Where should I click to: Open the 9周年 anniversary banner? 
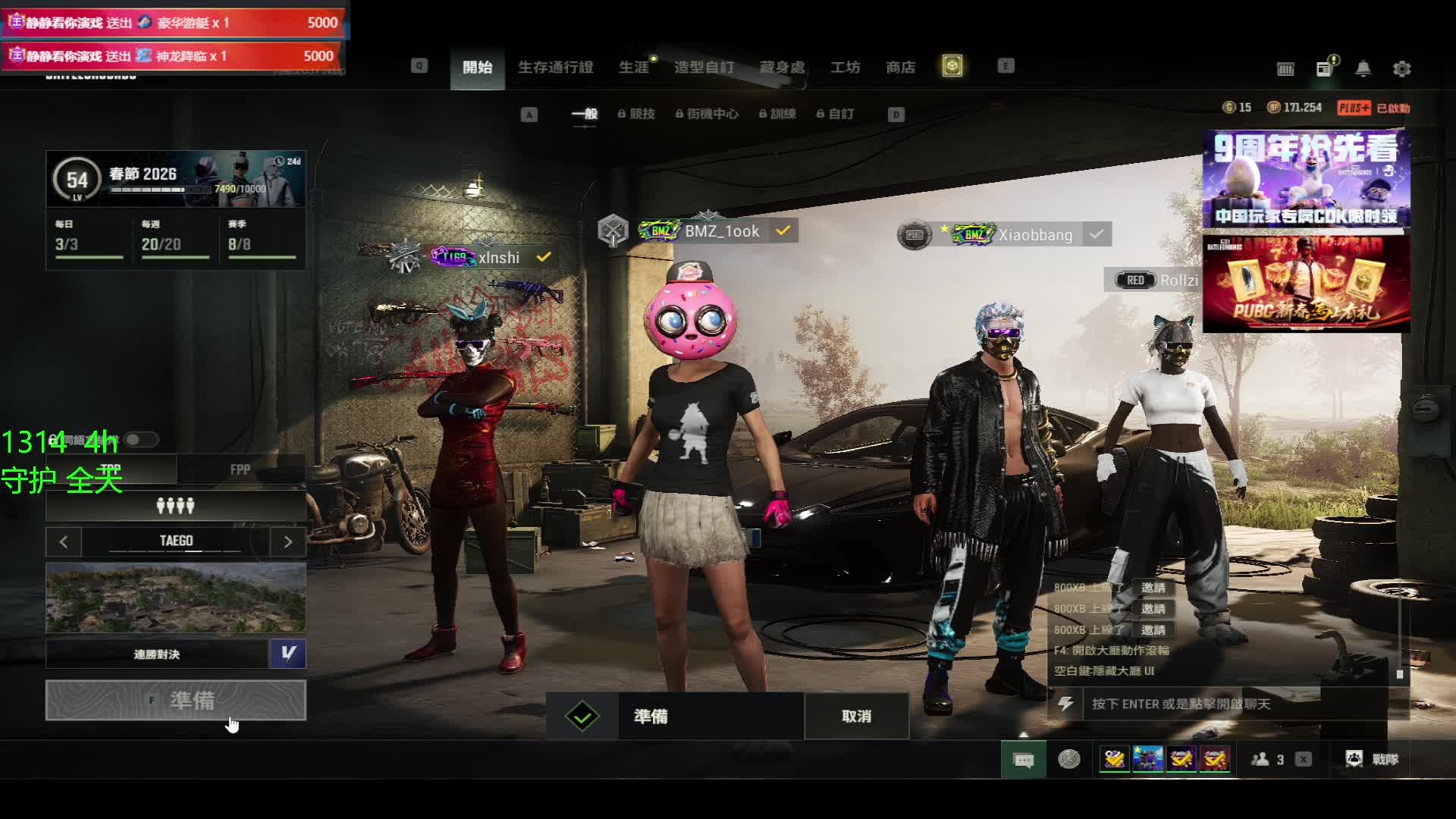point(1306,179)
